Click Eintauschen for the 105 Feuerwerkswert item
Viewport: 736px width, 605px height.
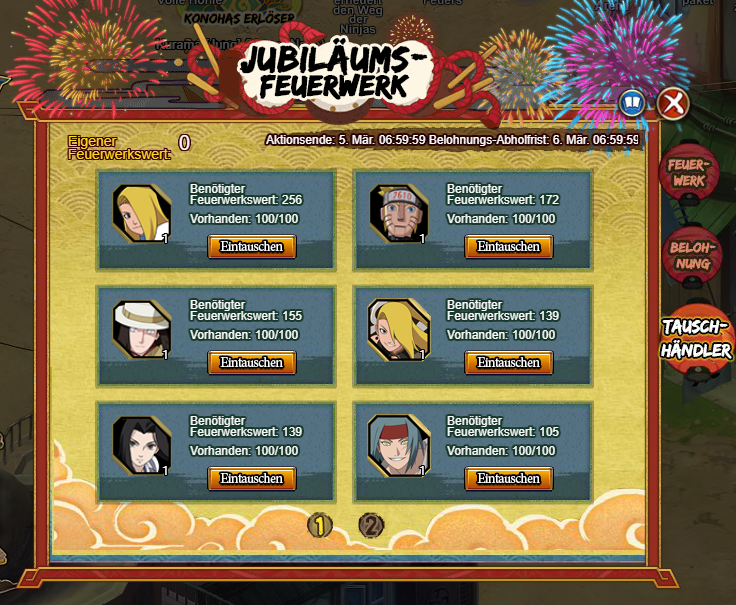coord(509,479)
